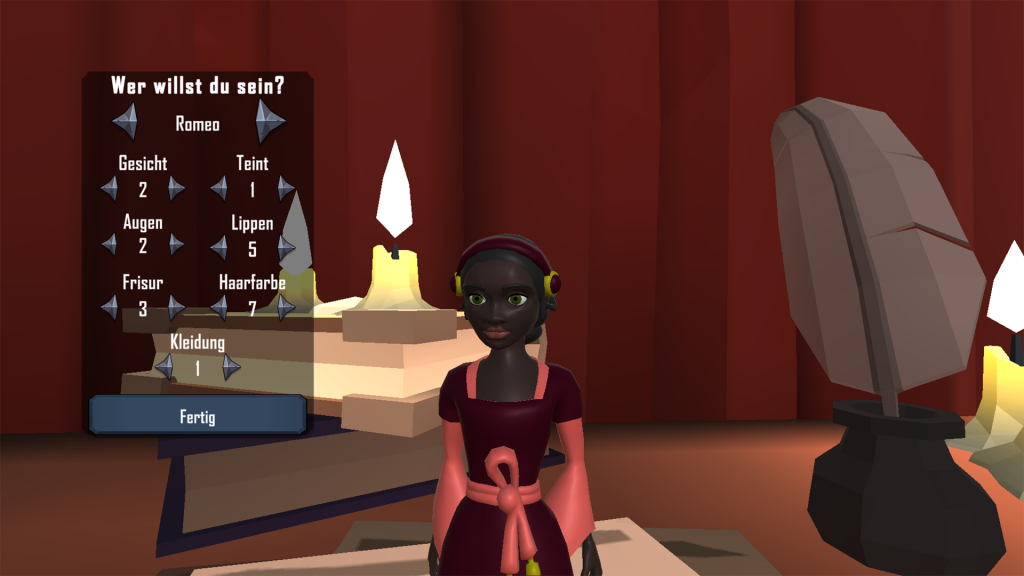Switch to next character right of Romeo

pyautogui.click(x=270, y=121)
